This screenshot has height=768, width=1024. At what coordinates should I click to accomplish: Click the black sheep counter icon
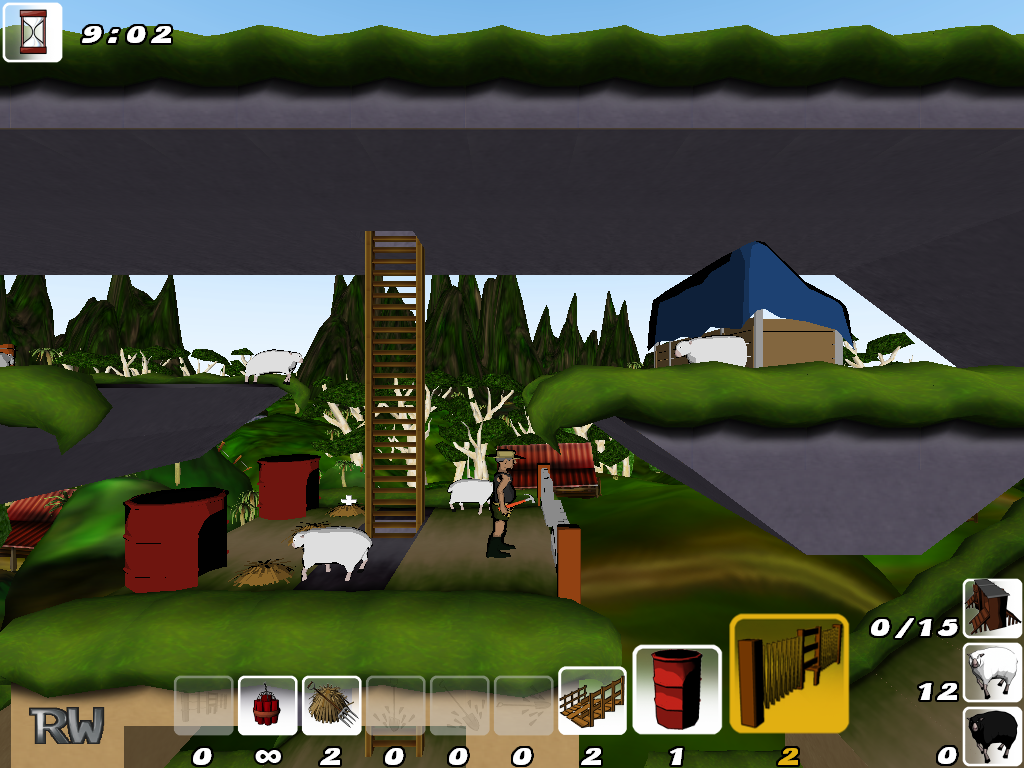point(992,736)
